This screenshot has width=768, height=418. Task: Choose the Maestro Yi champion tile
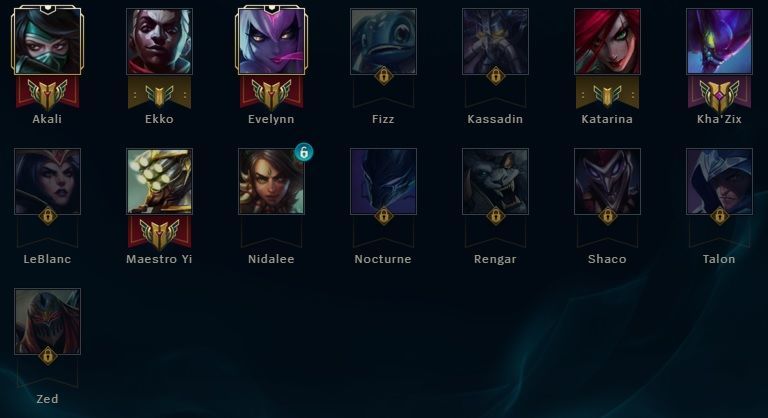coord(159,182)
